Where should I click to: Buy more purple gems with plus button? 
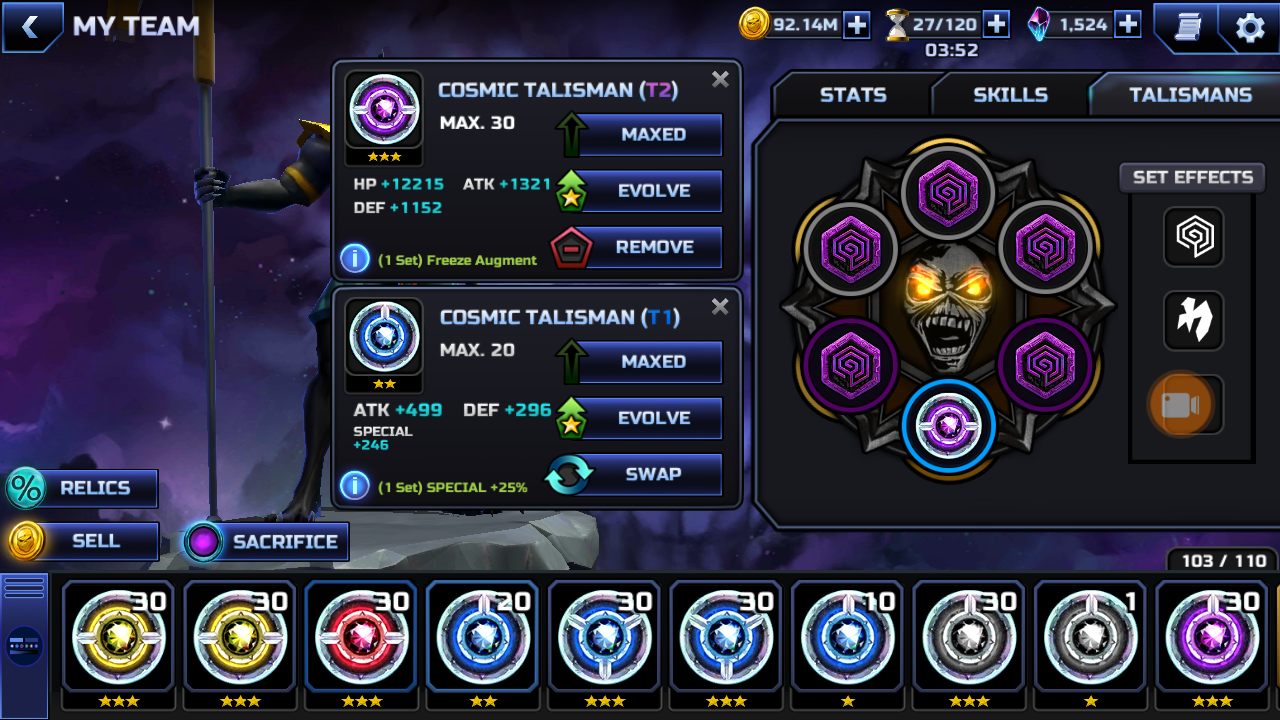pos(1128,25)
